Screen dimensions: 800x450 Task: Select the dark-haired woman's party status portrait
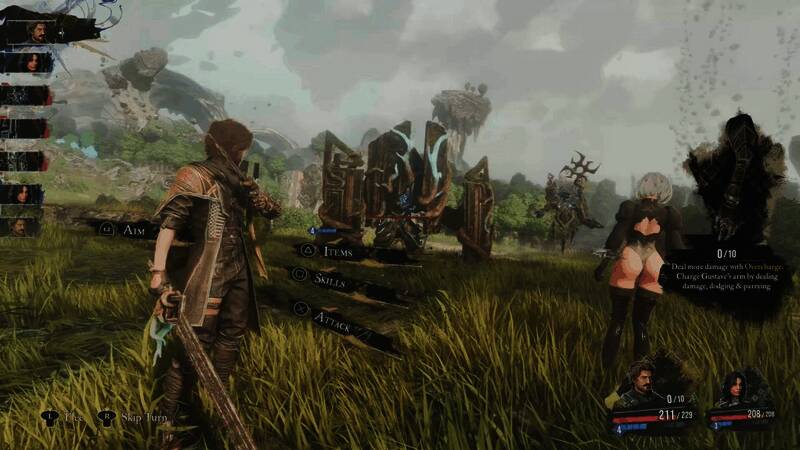(731, 388)
